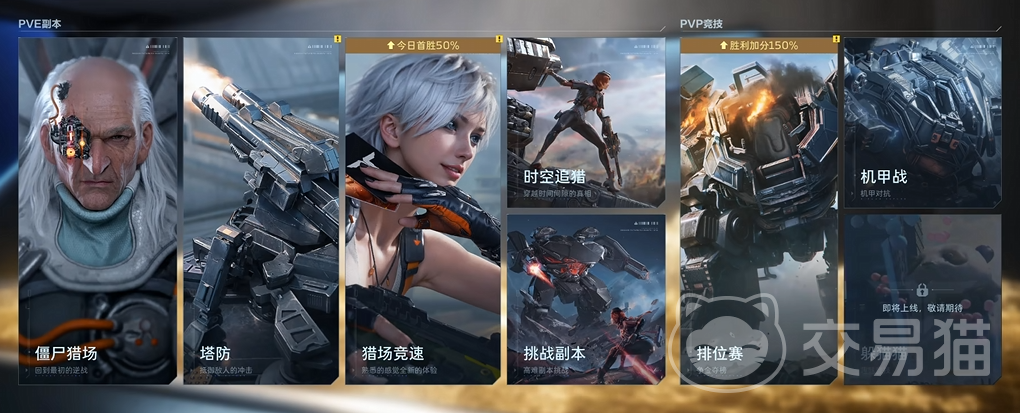The height and width of the screenshot is (413, 1020).
Task: Enter the 时空追猎 mode
Action: click(x=585, y=122)
